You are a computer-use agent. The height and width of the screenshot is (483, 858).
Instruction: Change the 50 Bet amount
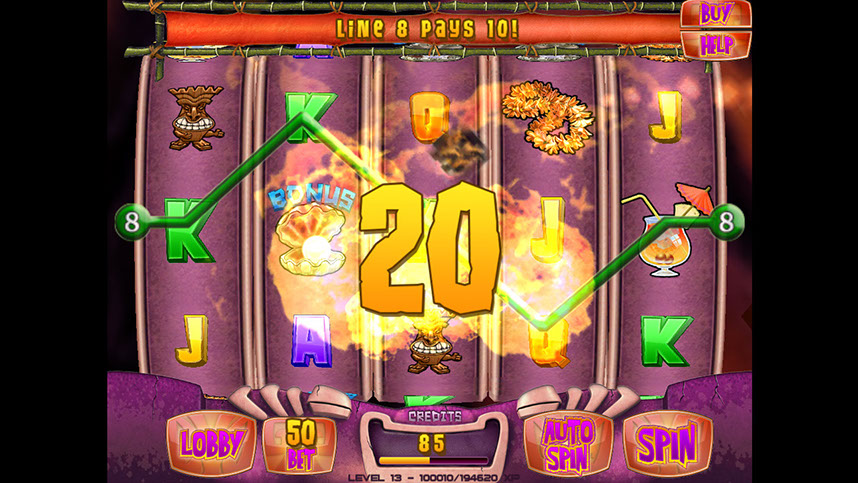298,442
